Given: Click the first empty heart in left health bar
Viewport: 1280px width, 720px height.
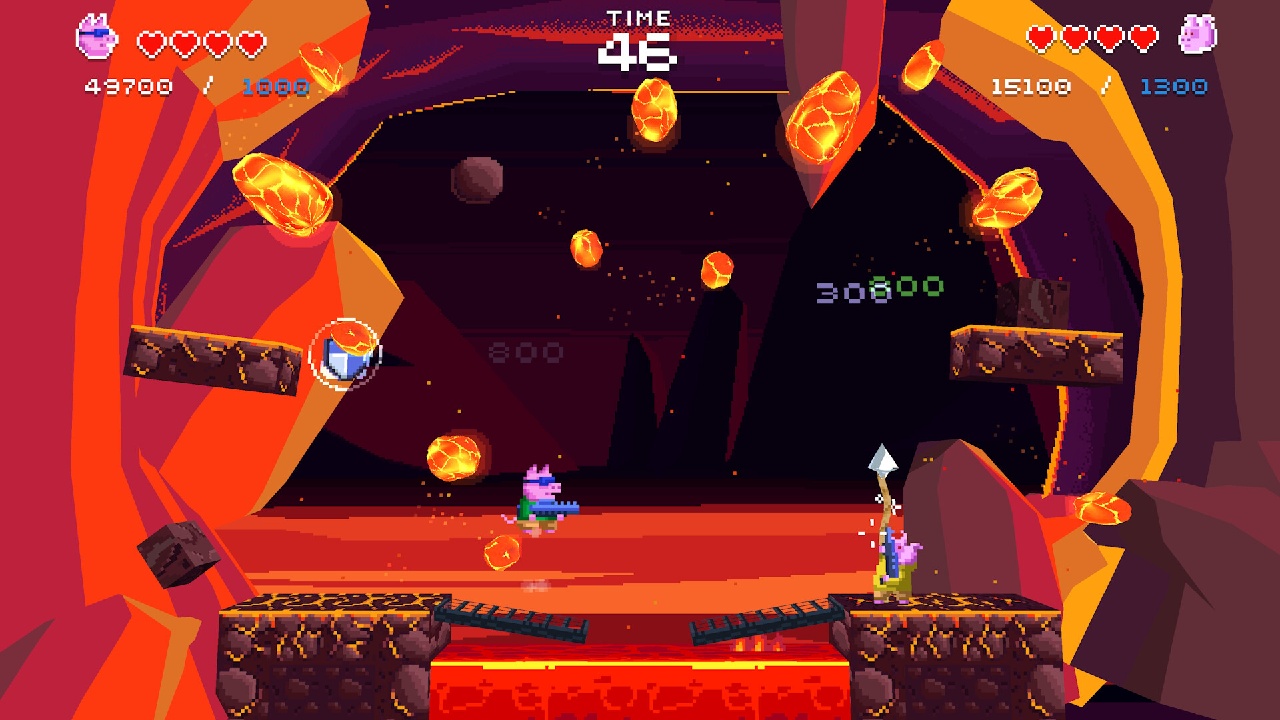Looking at the screenshot, I should (150, 44).
